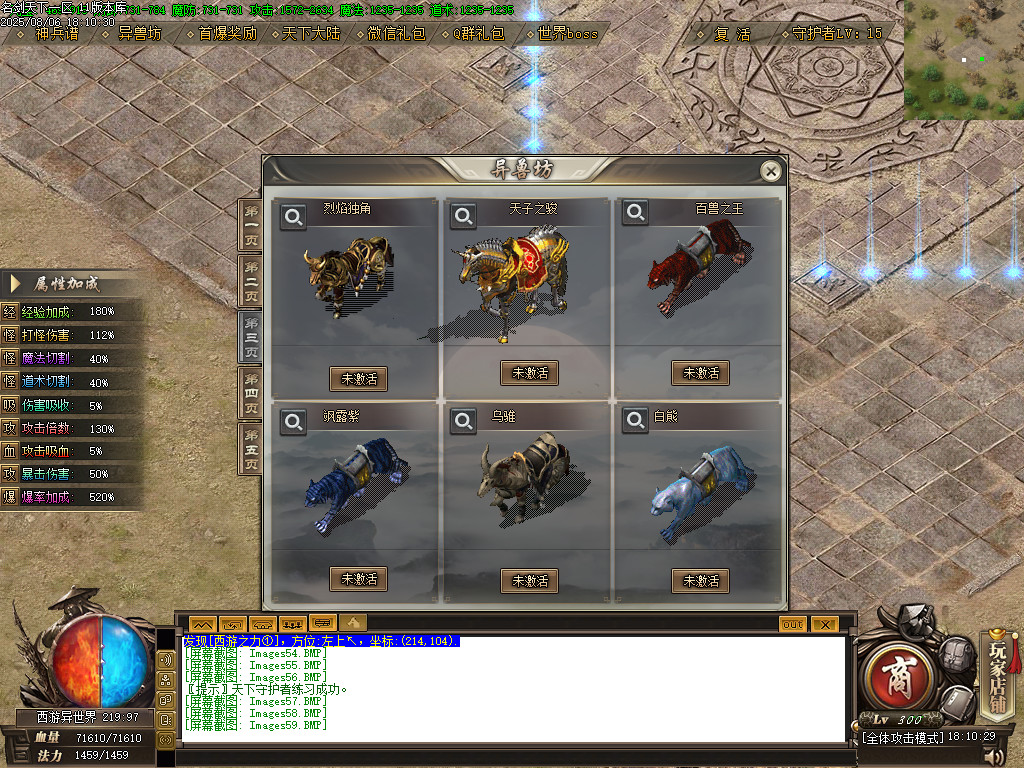Open page five tab 第五页
1024x768 pixels.
[x=251, y=449]
